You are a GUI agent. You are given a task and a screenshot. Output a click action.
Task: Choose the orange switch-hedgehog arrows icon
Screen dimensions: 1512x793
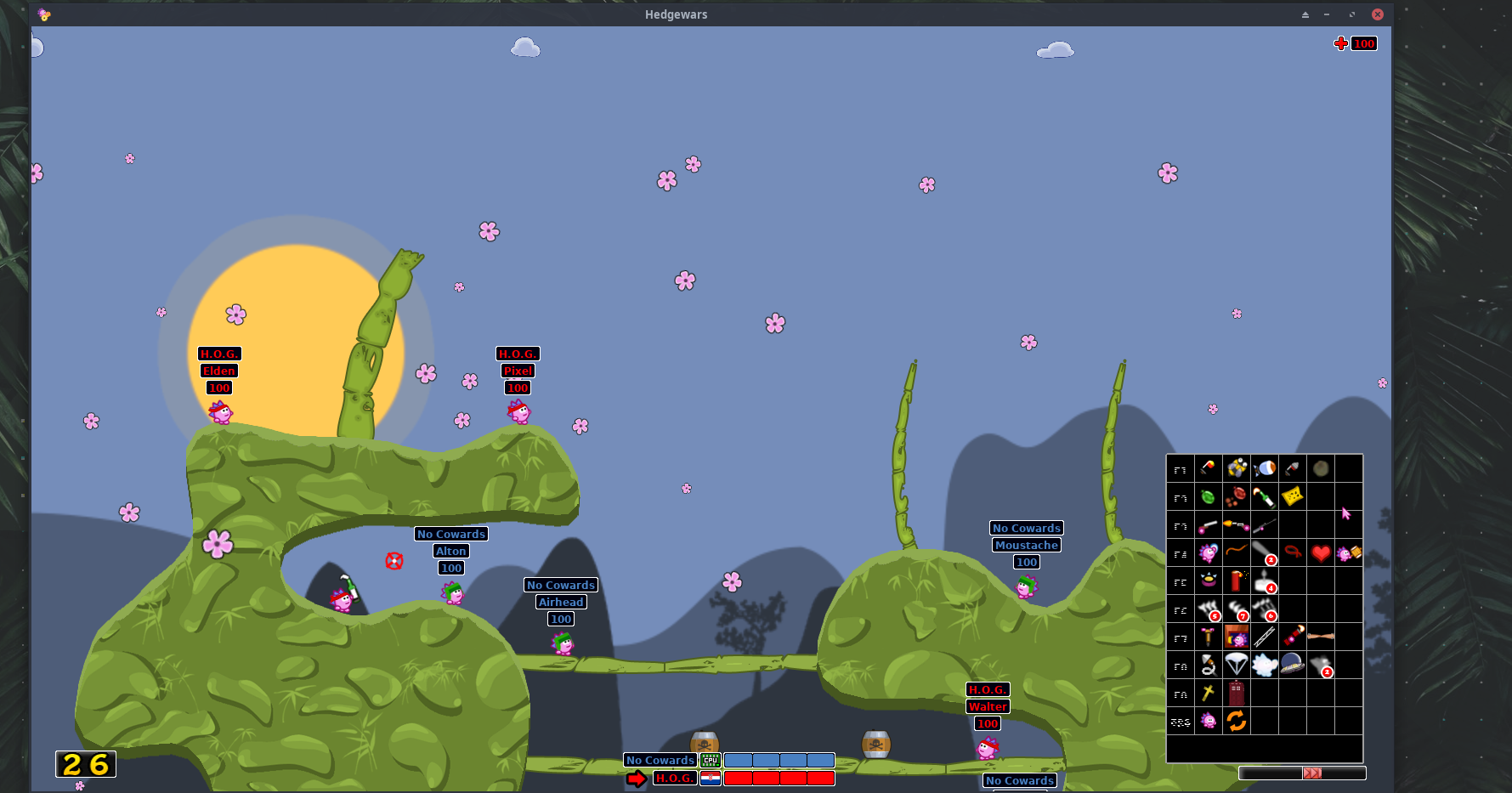(1236, 721)
